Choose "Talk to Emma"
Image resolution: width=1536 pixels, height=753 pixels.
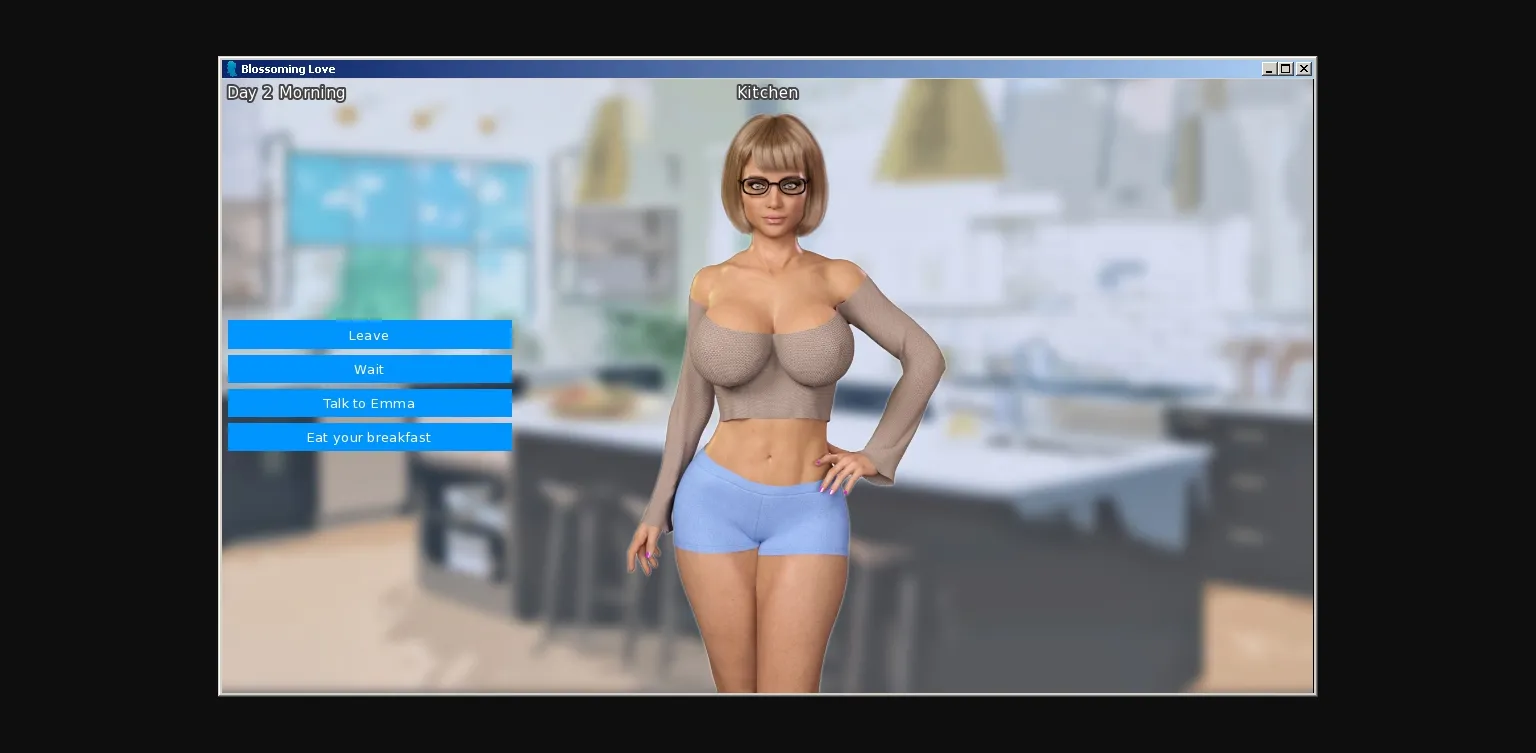[x=369, y=403]
